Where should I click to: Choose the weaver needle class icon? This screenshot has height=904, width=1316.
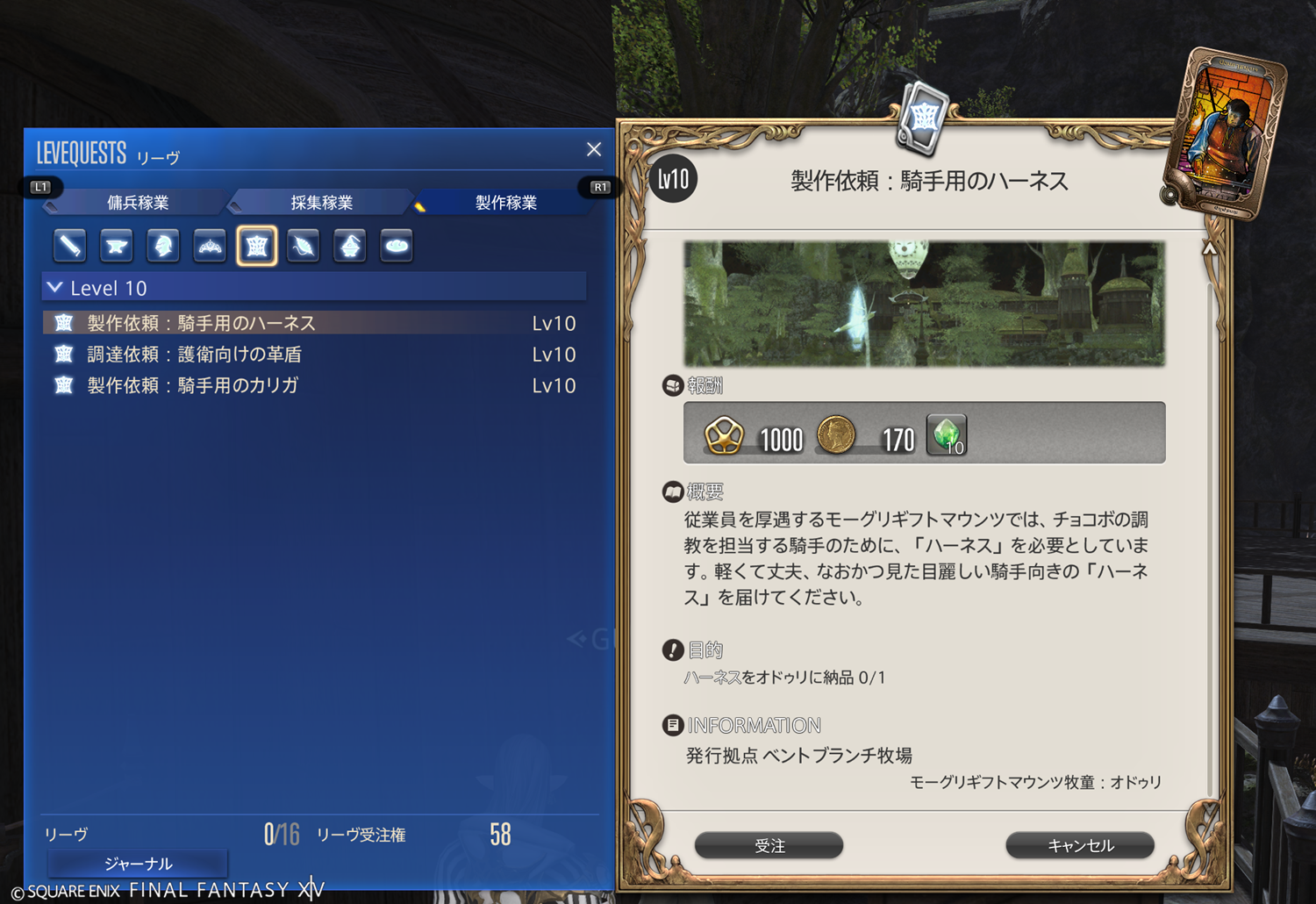(304, 246)
